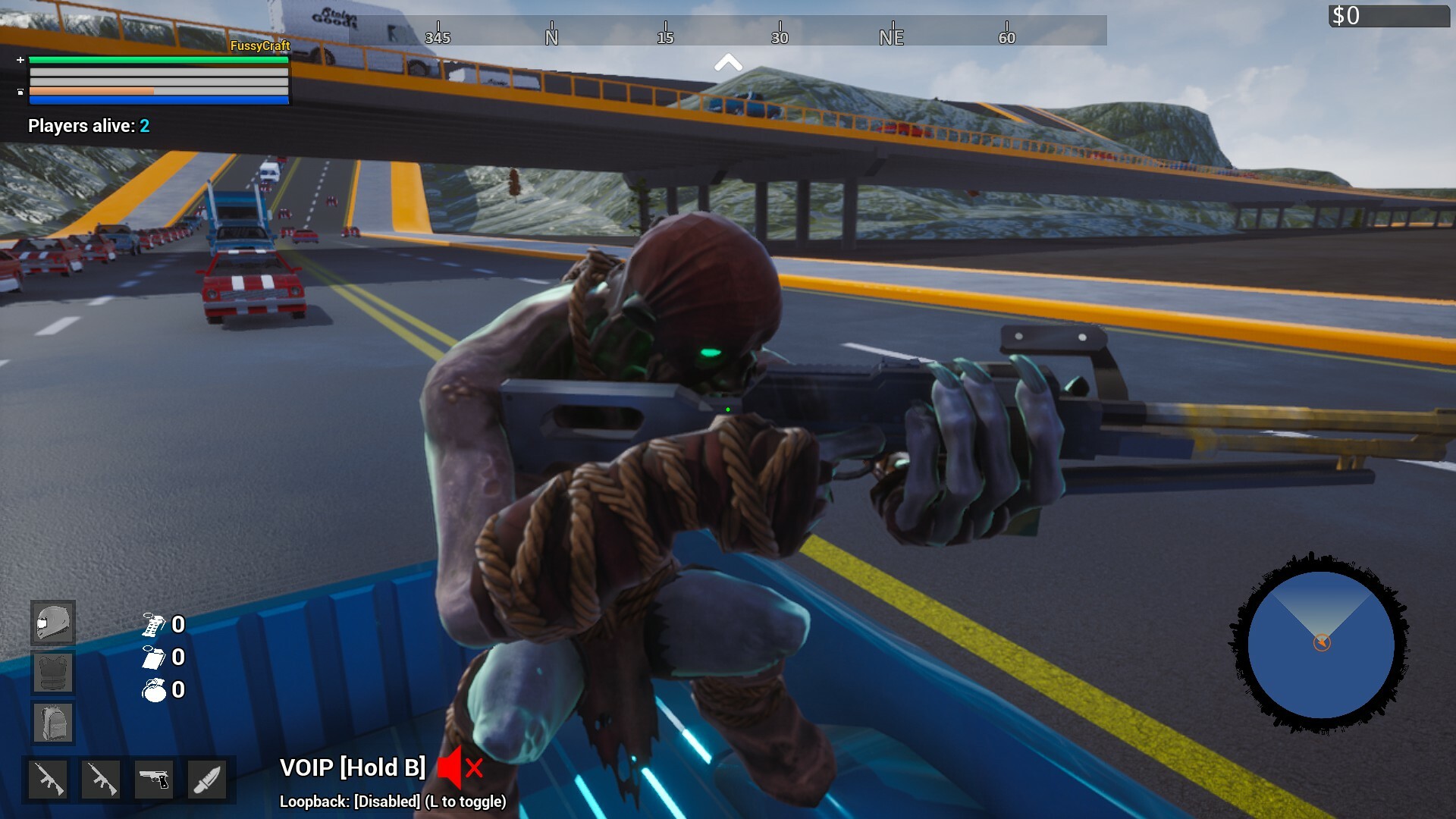
Task: Click the grenade count icon
Action: pos(154,691)
